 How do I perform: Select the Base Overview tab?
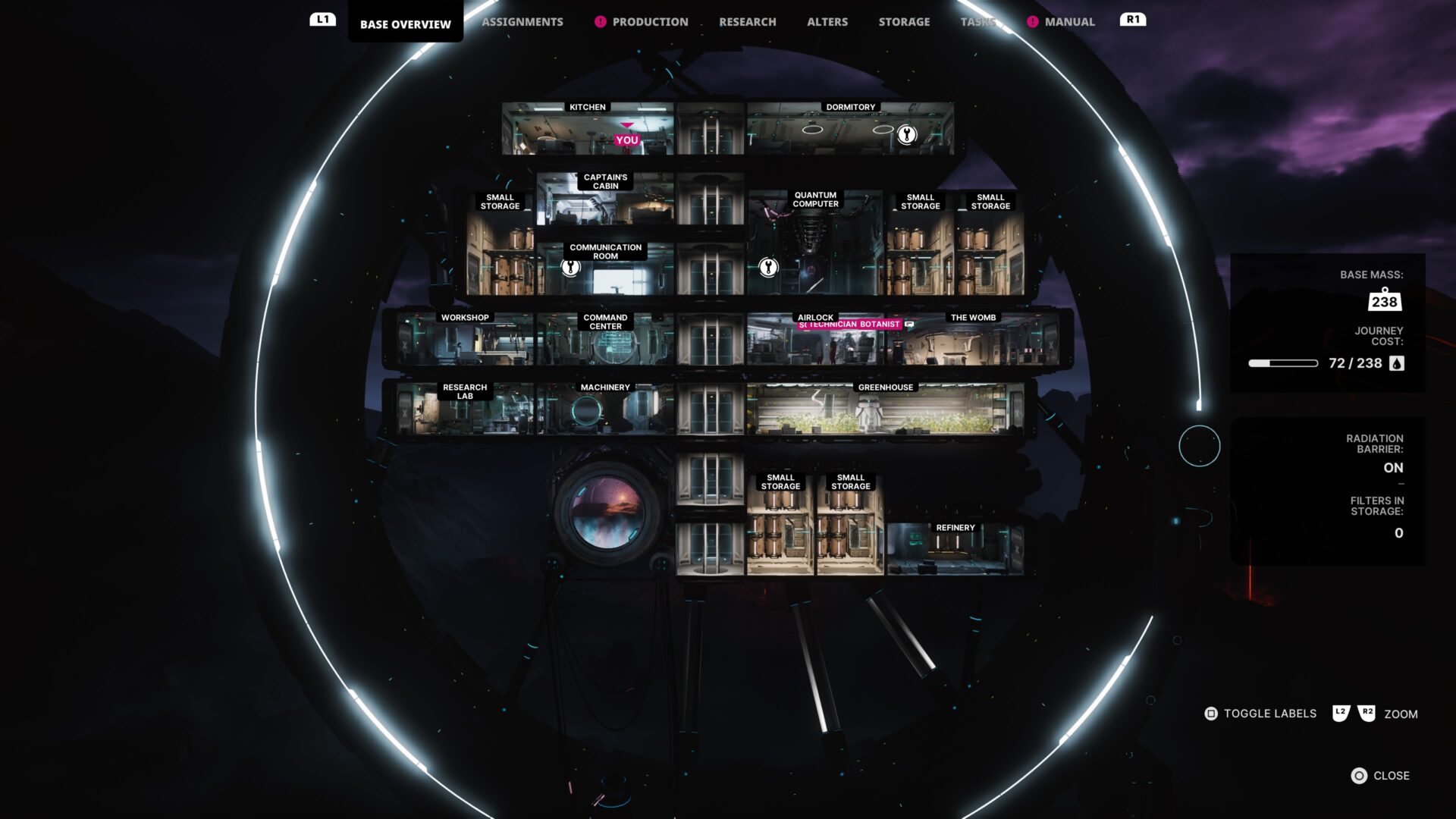[x=405, y=24]
